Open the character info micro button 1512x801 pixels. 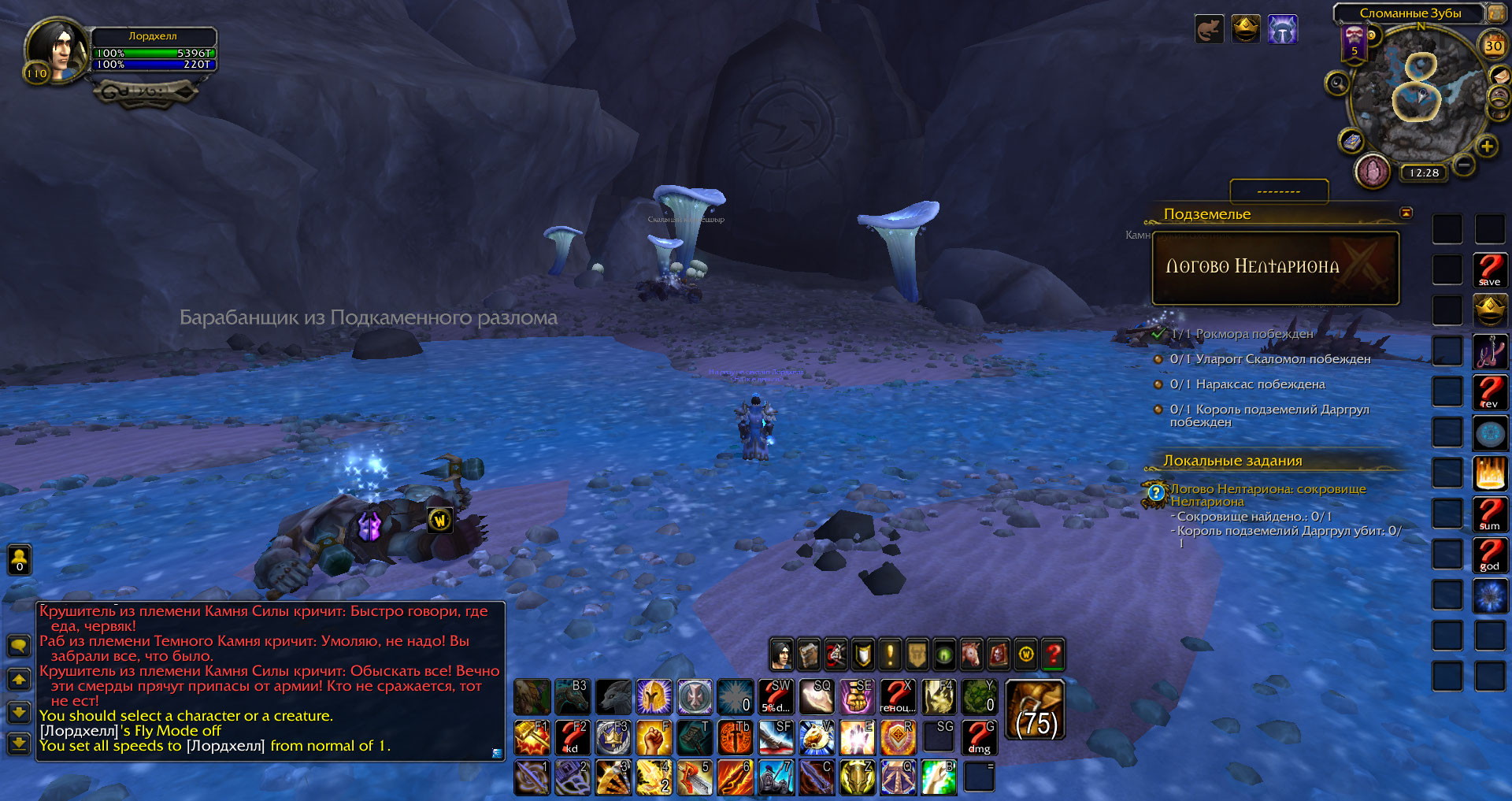pyautogui.click(x=781, y=654)
